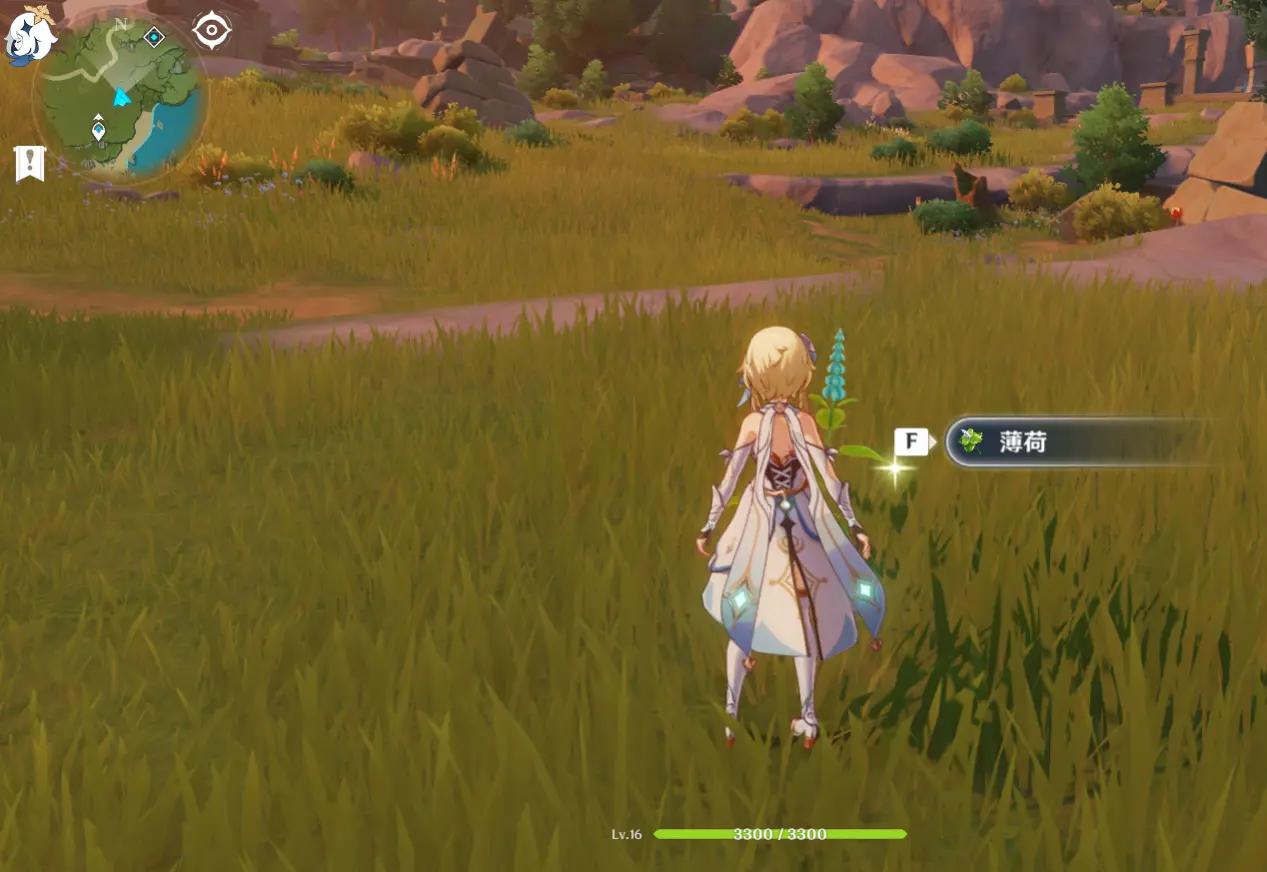Image resolution: width=1267 pixels, height=872 pixels.
Task: Activate the eye-shaped Elemental Sight icon
Action: click(211, 31)
